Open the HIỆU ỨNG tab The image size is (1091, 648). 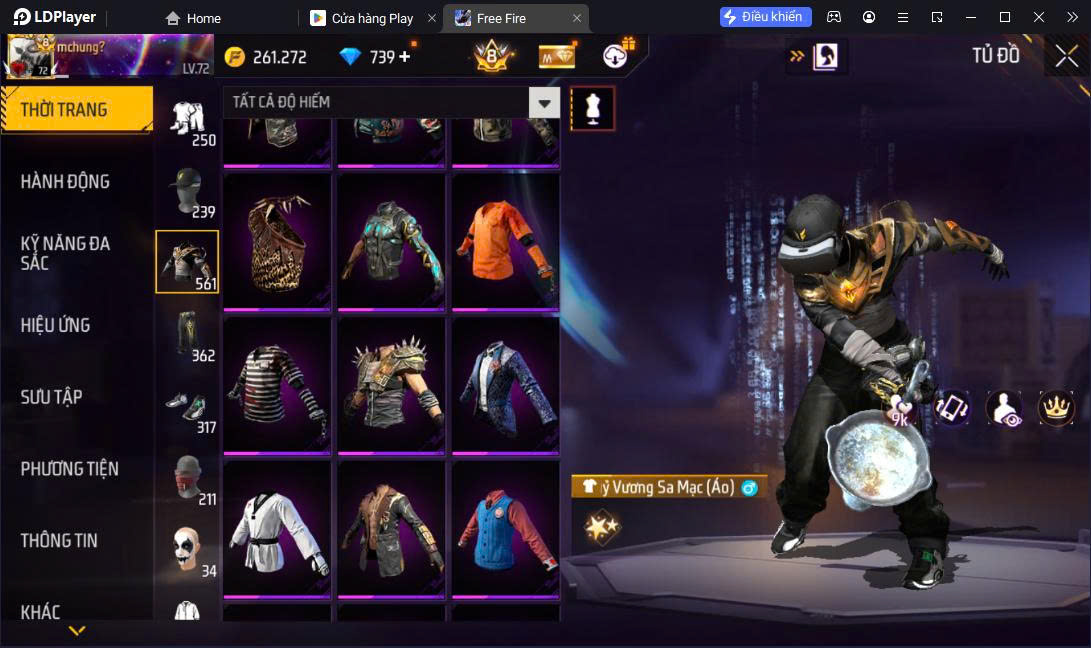[x=56, y=325]
